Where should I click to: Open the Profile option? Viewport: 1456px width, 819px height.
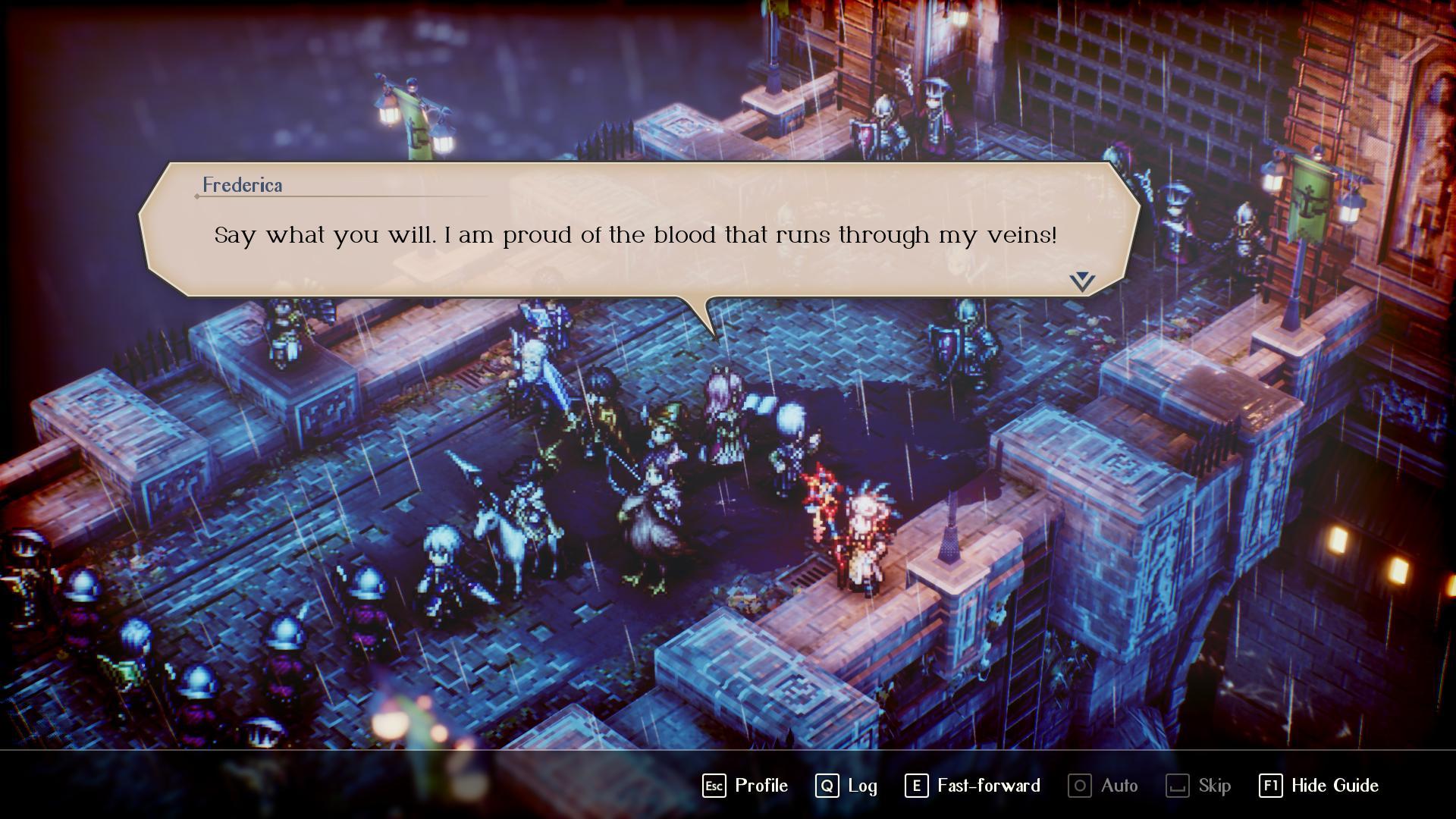pos(745,786)
